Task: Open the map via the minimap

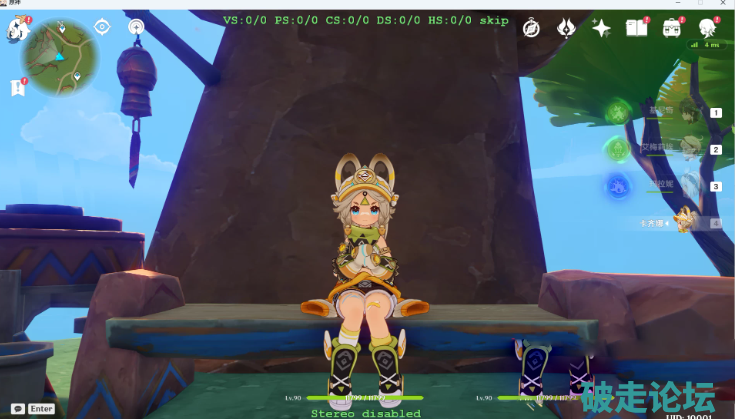Action: tap(60, 57)
